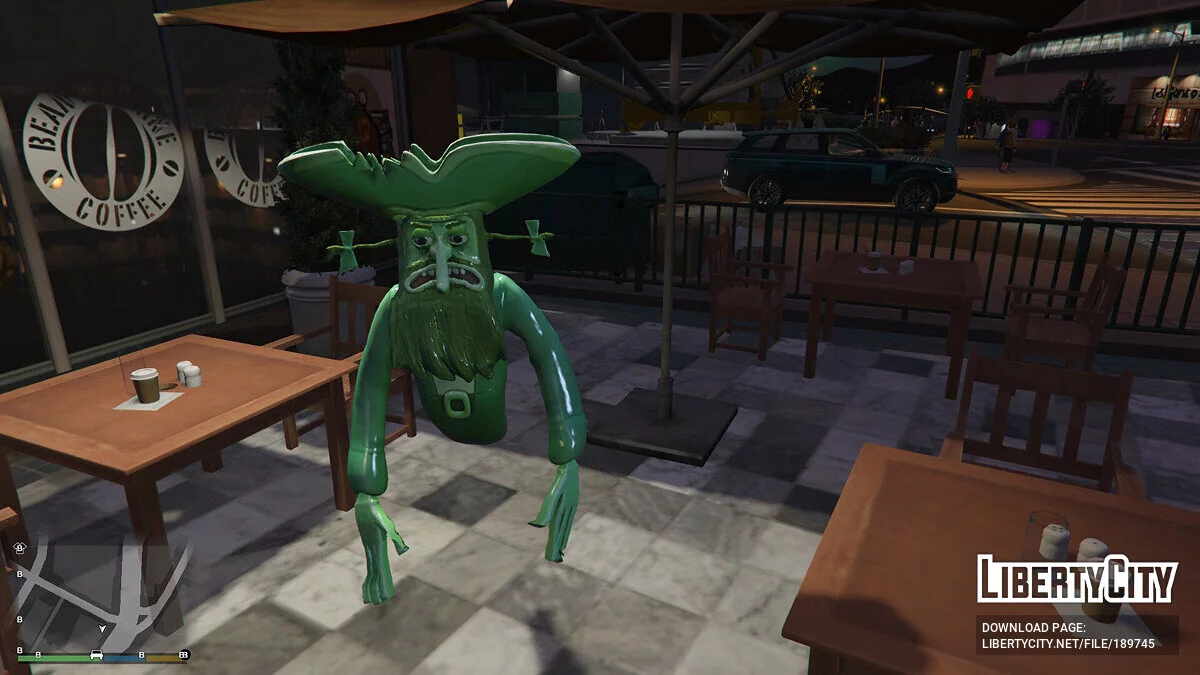Image resolution: width=1200 pixels, height=675 pixels.
Task: Select the clothing store shirt blip
Action: click(x=20, y=549)
